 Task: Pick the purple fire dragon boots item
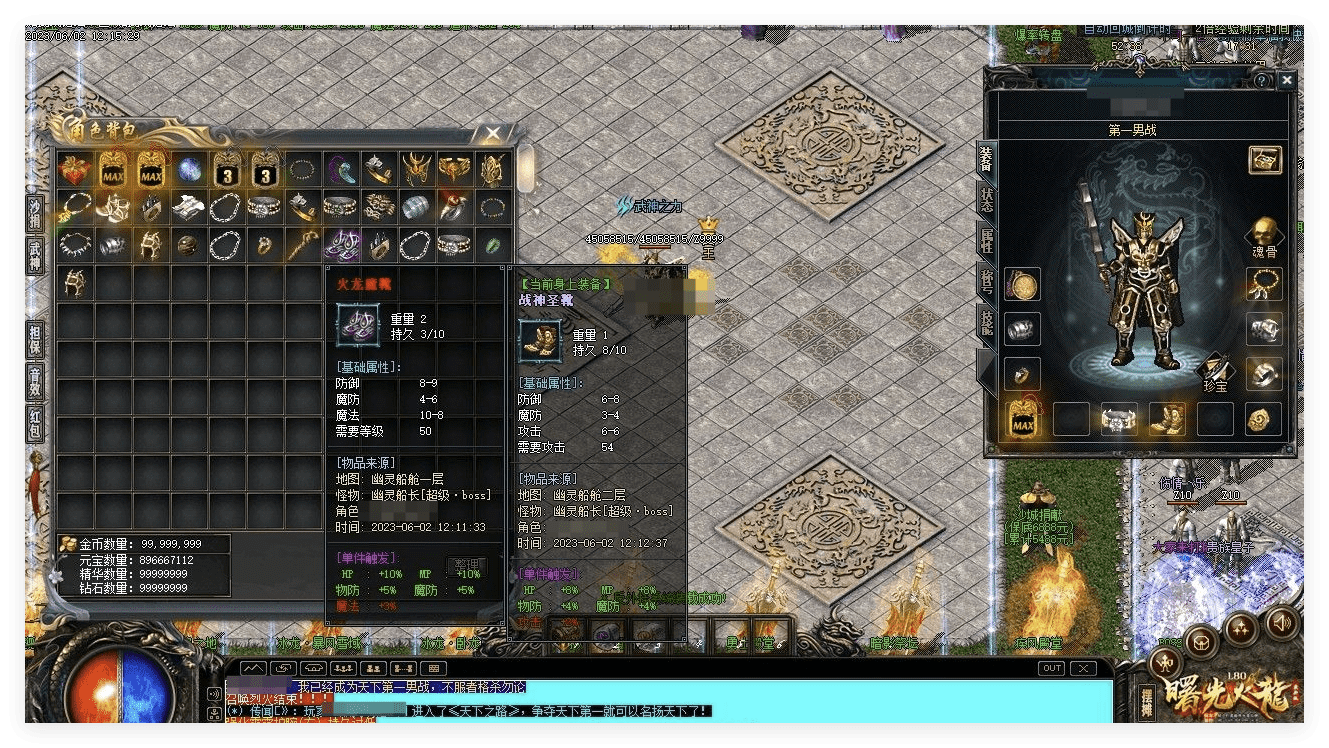[x=342, y=244]
